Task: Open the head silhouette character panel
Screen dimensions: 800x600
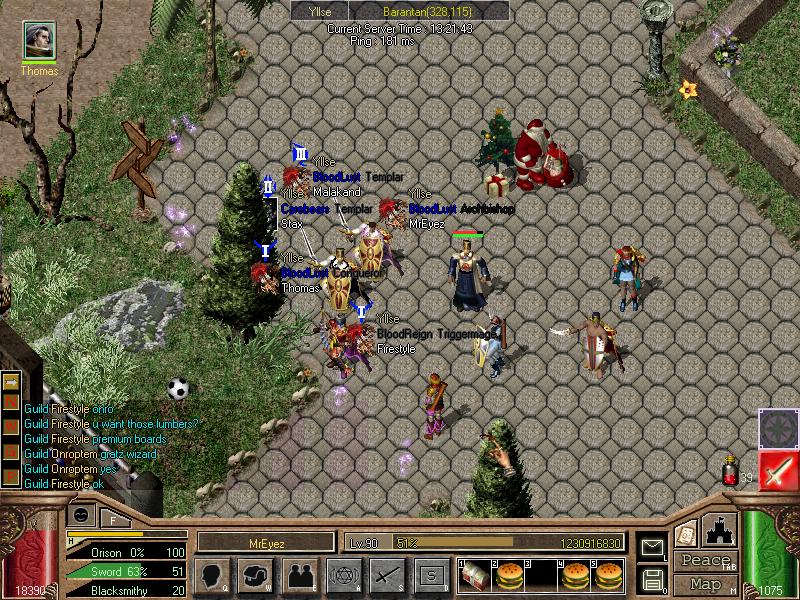Action: pos(212,575)
